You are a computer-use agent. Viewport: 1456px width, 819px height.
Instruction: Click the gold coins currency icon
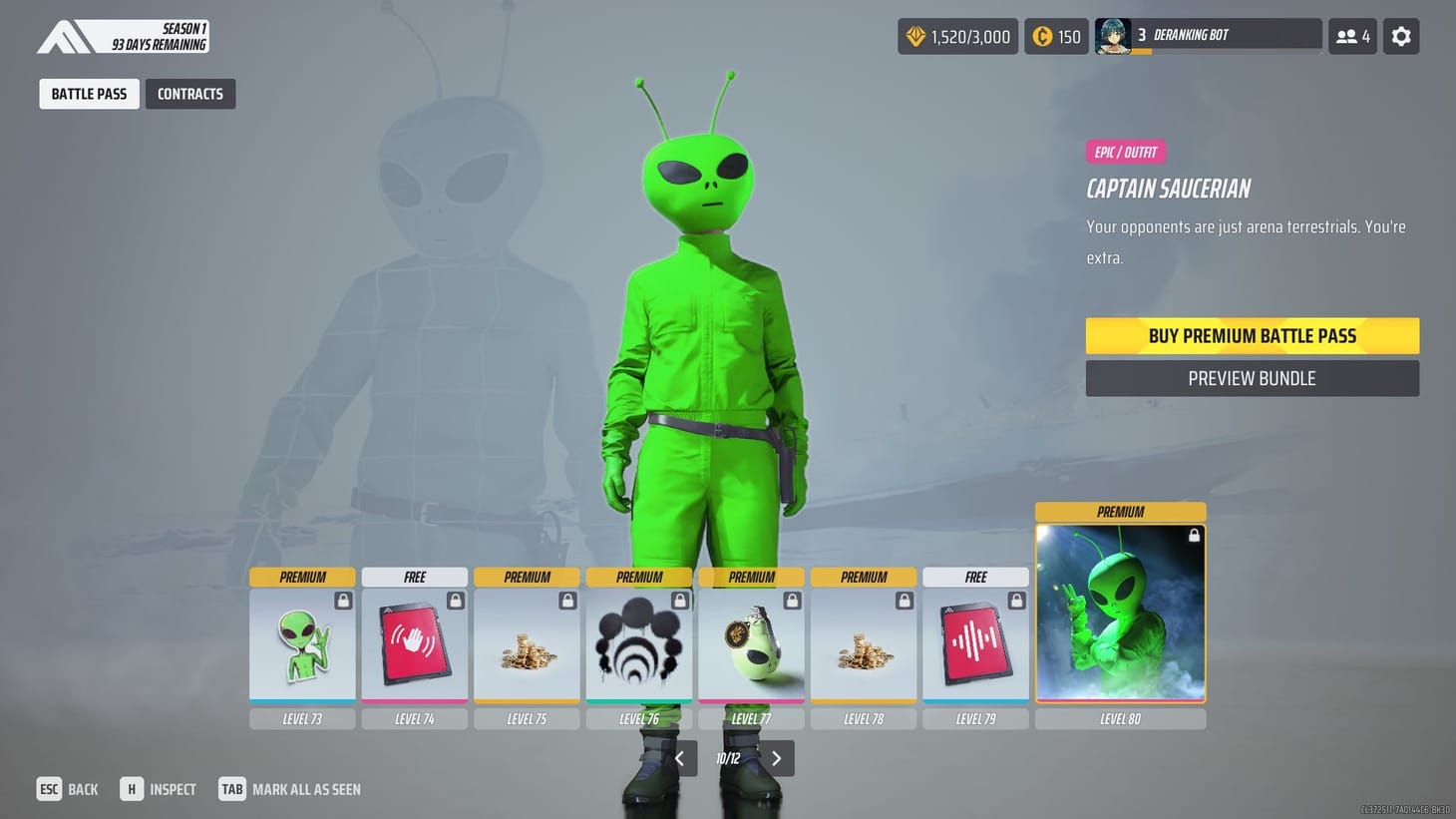click(x=1043, y=36)
